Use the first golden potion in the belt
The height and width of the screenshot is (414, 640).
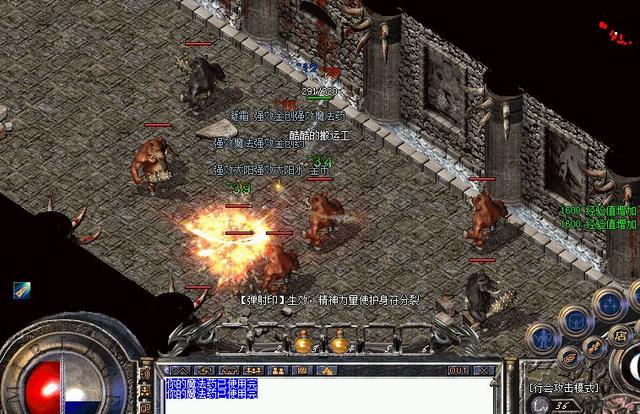302,343
